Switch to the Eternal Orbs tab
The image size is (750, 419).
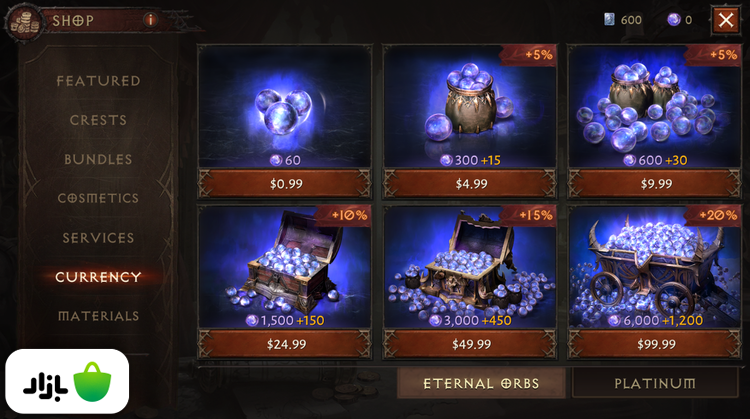(481, 383)
